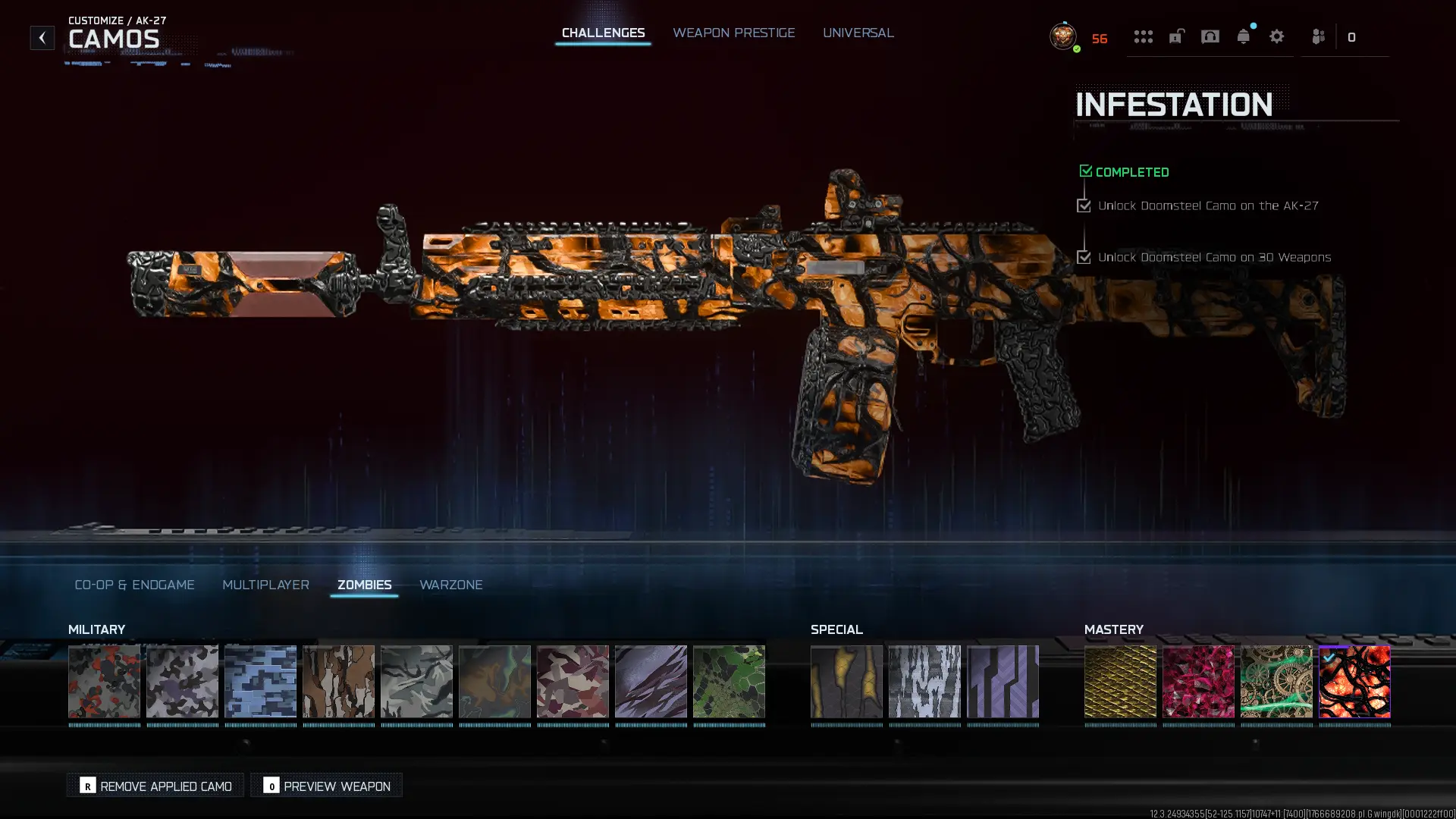This screenshot has width=1456, height=819.
Task: Open the Universal camos tab
Action: coord(858,33)
